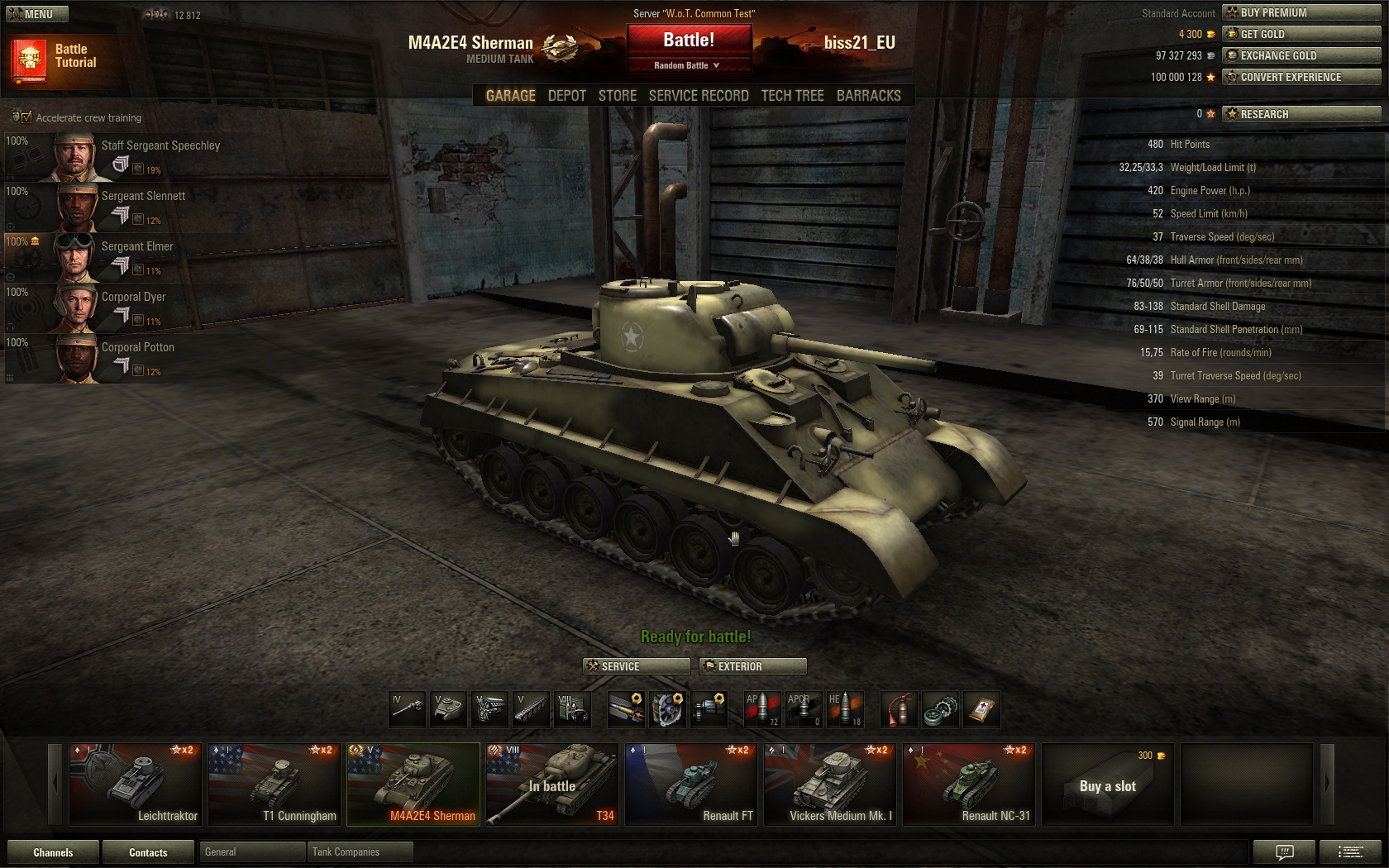The width and height of the screenshot is (1389, 868).
Task: Choose EXCHANGE GOLD
Action: (1301, 55)
